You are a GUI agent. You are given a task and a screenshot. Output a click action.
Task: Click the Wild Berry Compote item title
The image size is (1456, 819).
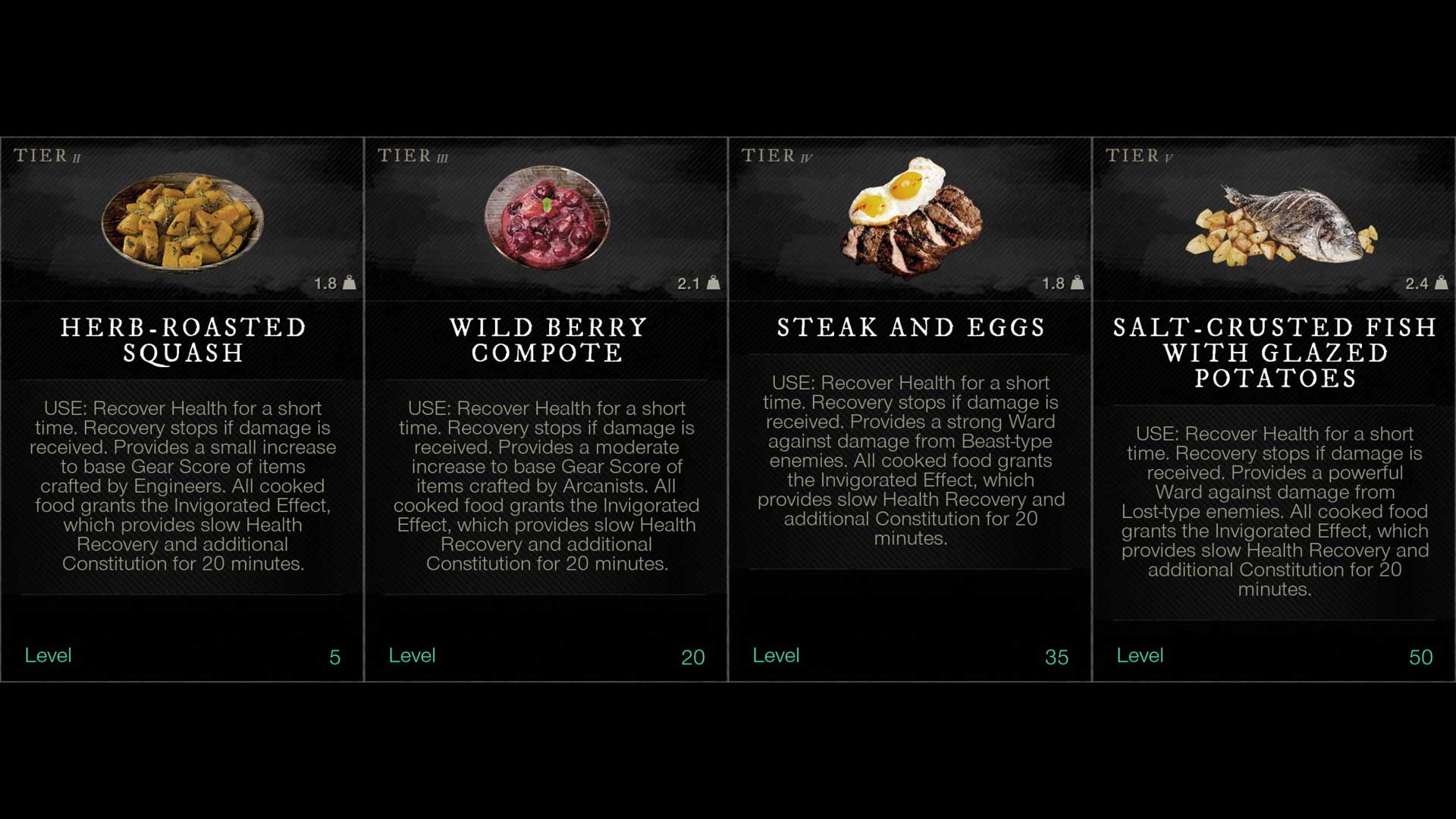(548, 340)
